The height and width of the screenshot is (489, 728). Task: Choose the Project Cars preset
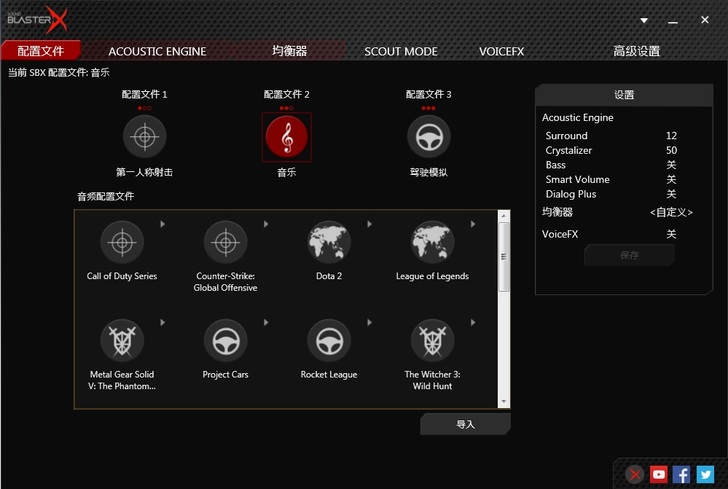click(225, 341)
